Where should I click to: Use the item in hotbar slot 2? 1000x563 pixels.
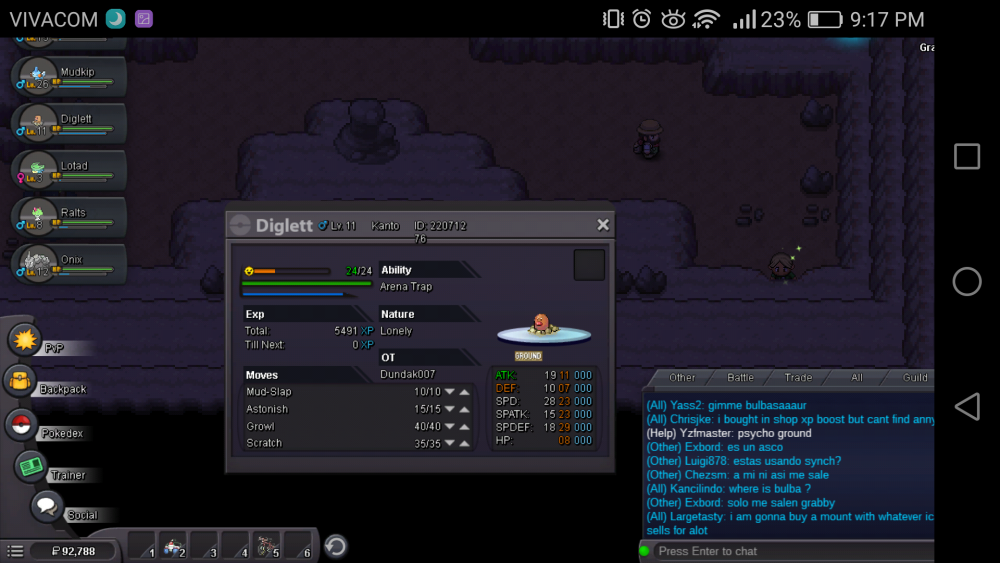pos(174,546)
